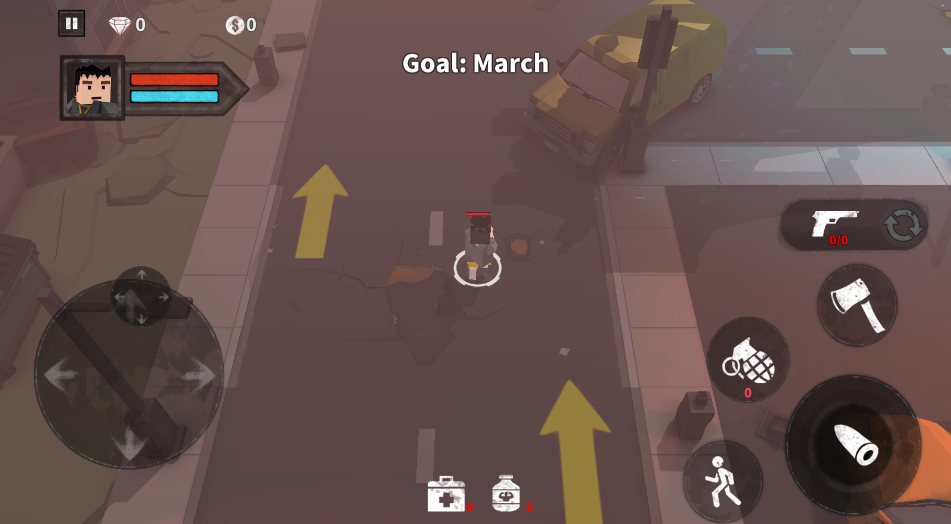Use the first aid medkit
This screenshot has width=951, height=524.
pos(446,494)
